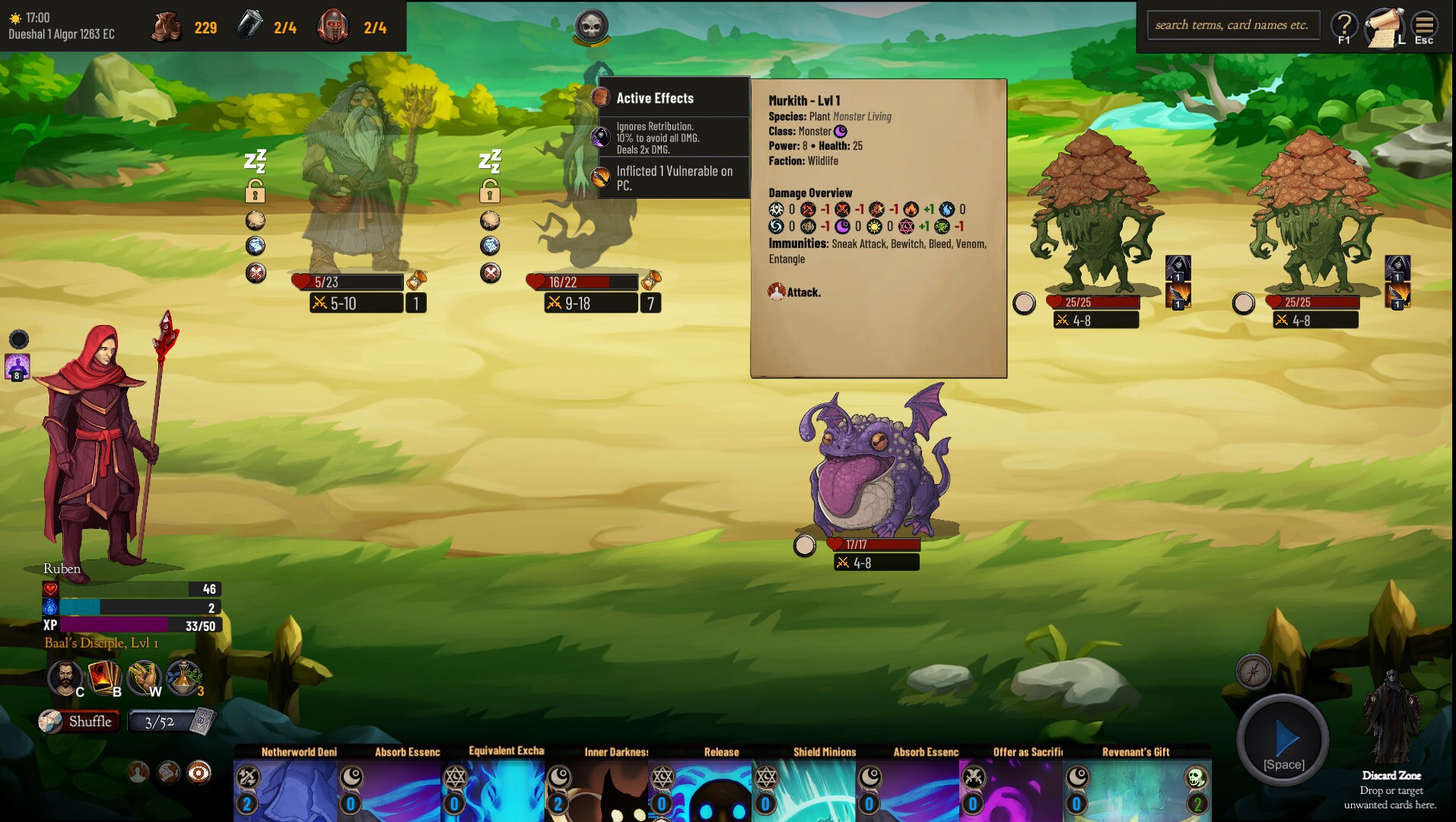
Task: Use the potion flask with 3 charges
Action: tap(186, 678)
